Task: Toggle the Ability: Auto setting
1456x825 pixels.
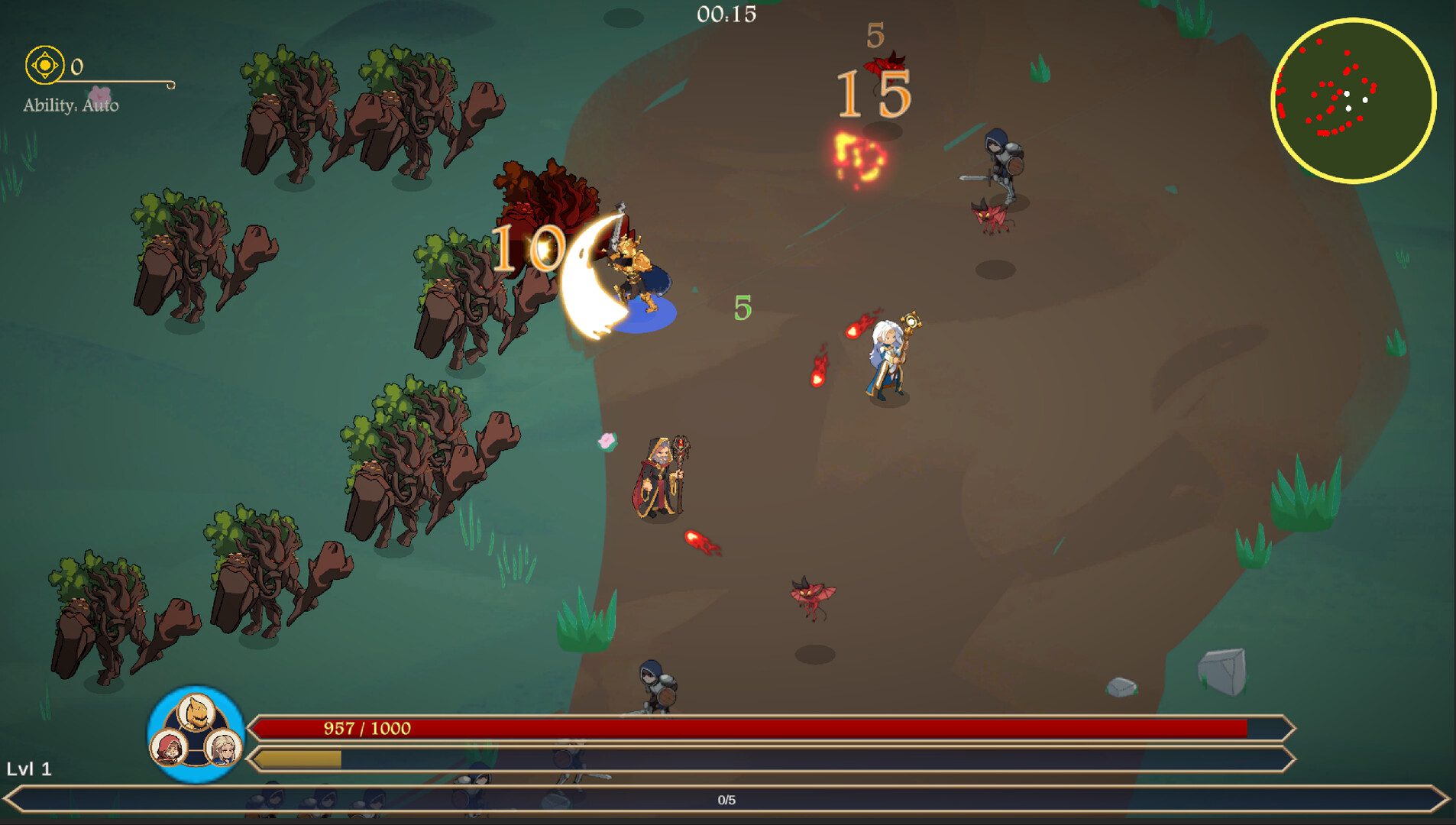Action: point(73,107)
